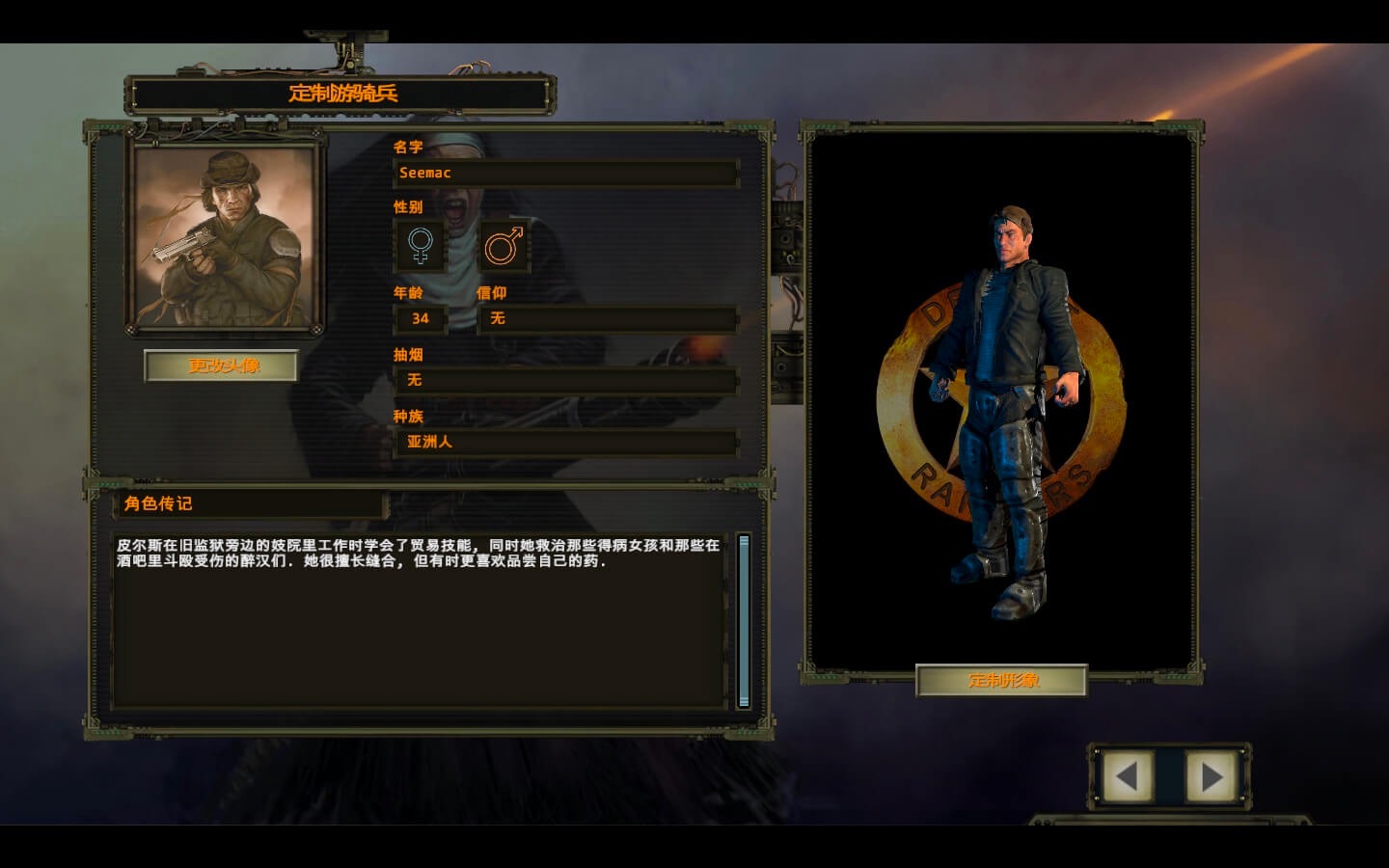Click the 更改头像 change portrait button
Image resolution: width=1389 pixels, height=868 pixels.
point(221,366)
